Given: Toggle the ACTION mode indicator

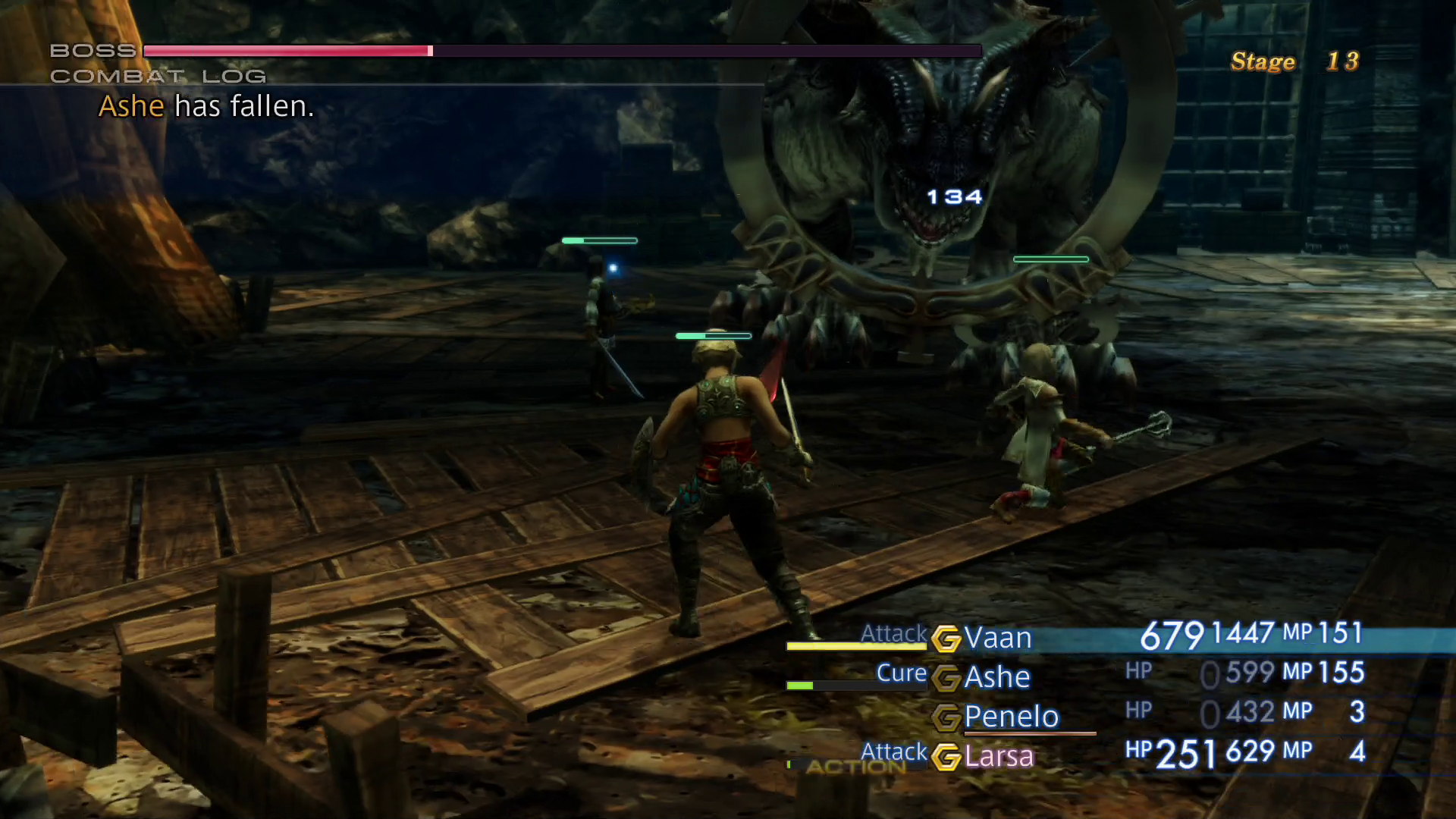Looking at the screenshot, I should pyautogui.click(x=857, y=767).
